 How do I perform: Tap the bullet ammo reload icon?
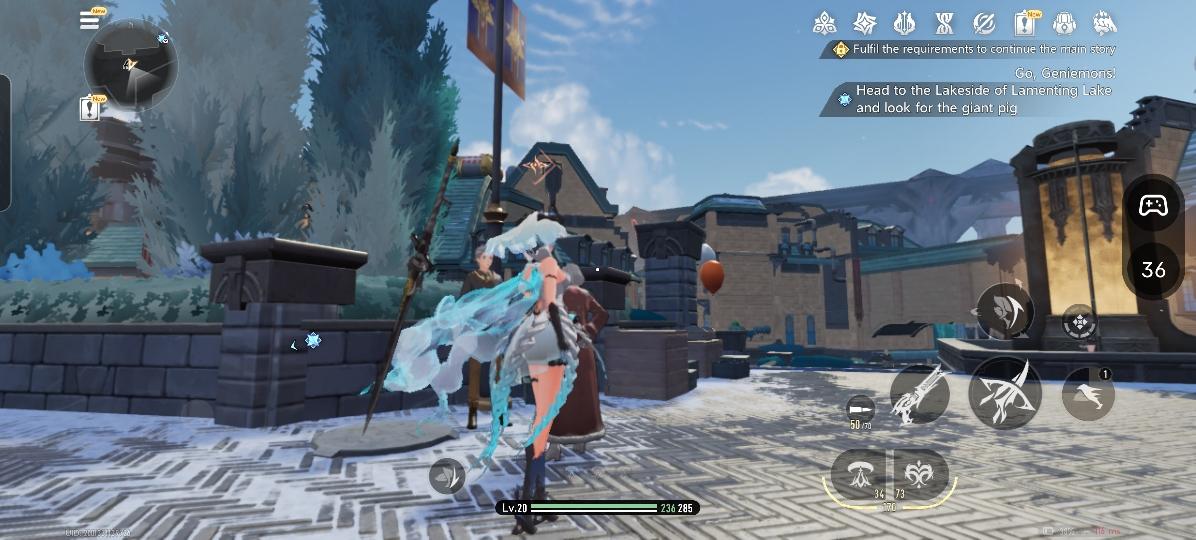pos(858,408)
